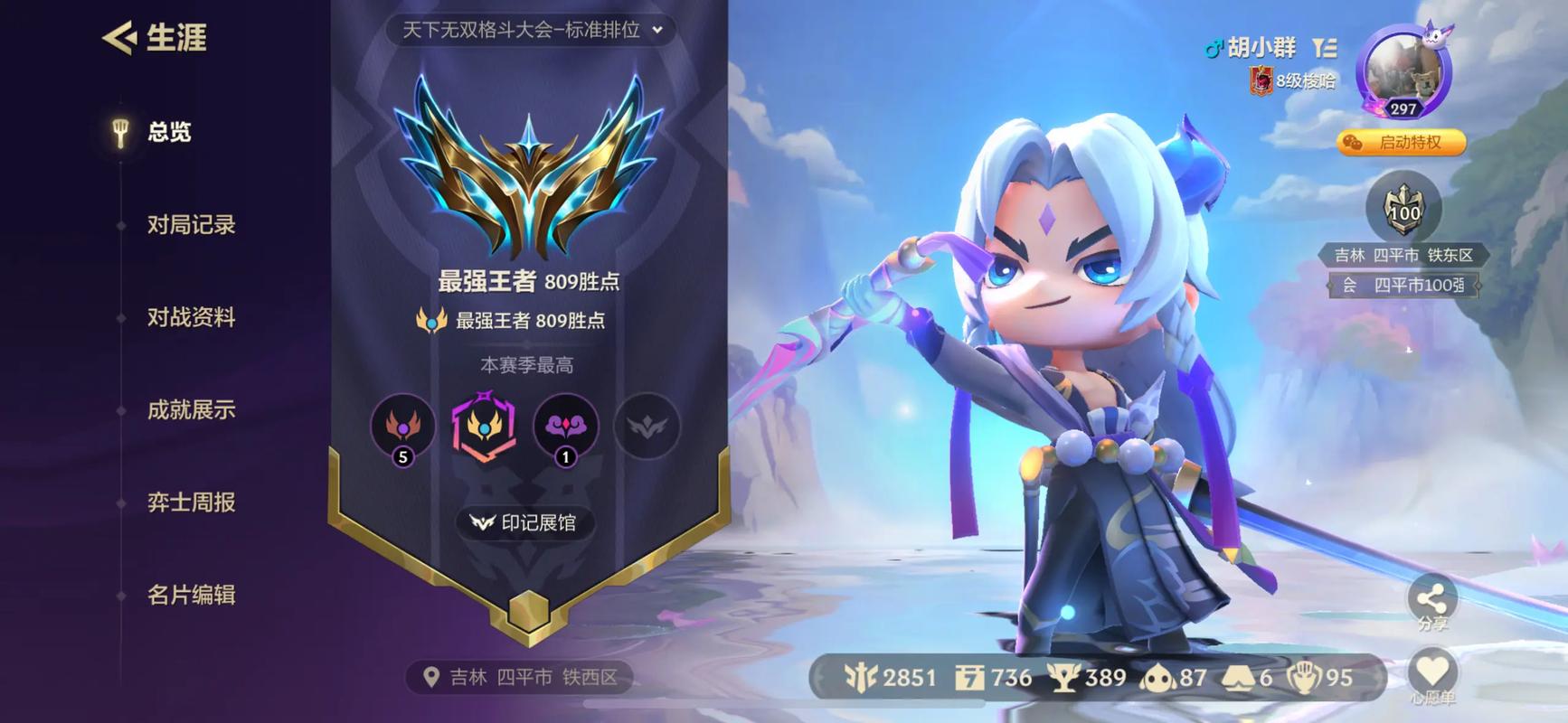Open the 对局记录 tab
Screen dimensions: 1568x723
tap(191, 225)
